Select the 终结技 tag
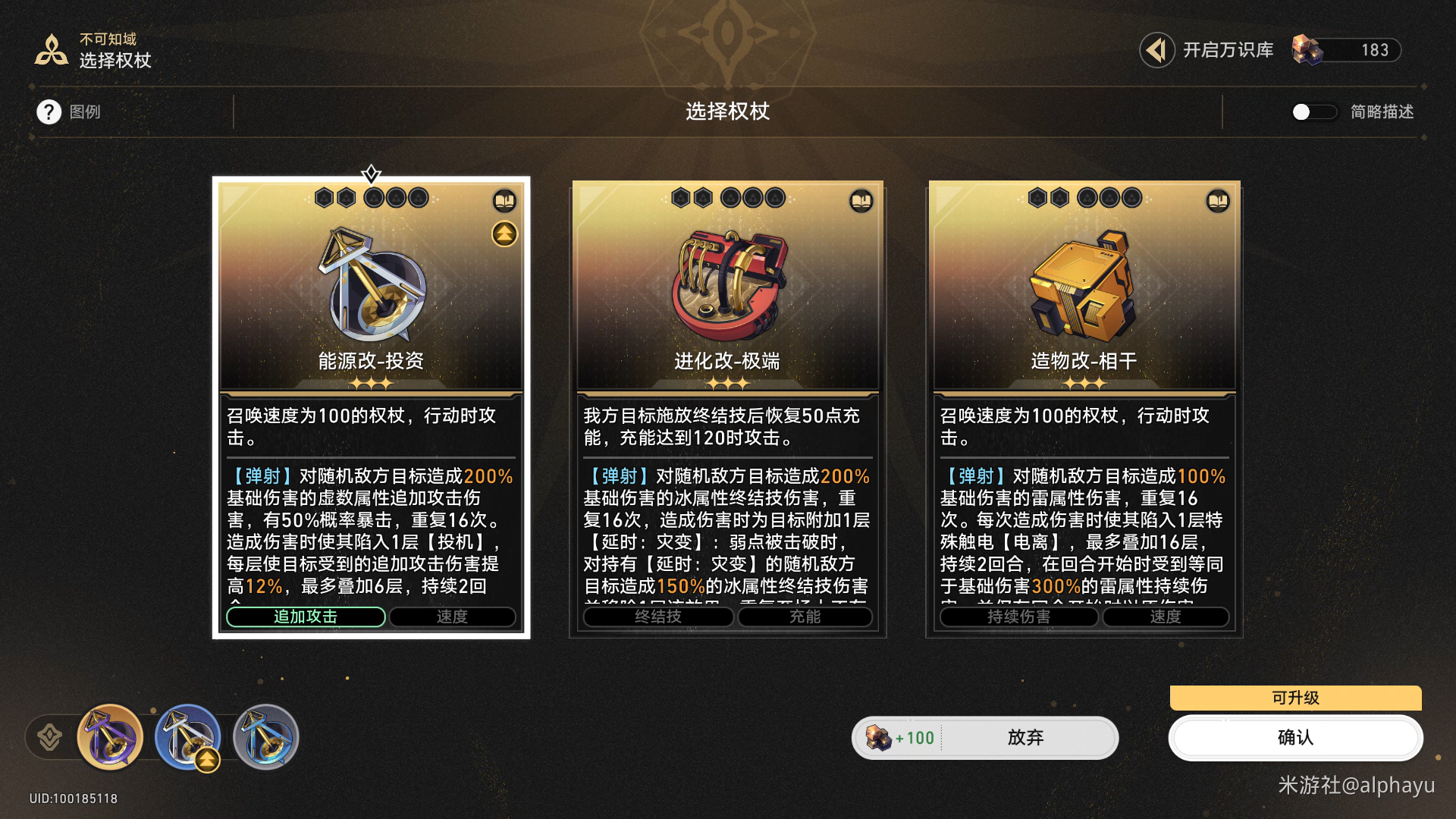The height and width of the screenshot is (819, 1456). tap(657, 617)
